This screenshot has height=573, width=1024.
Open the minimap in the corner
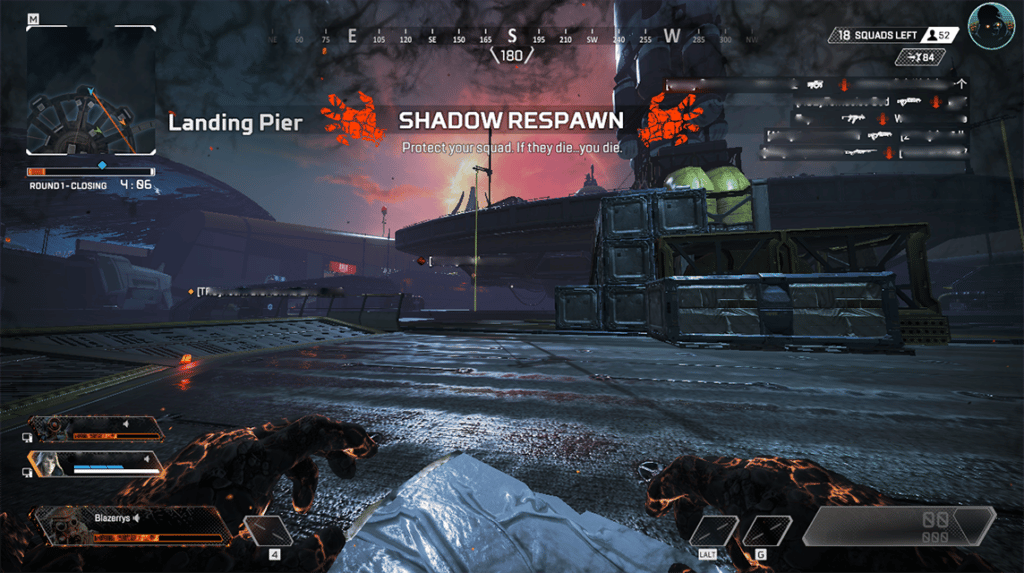point(91,91)
